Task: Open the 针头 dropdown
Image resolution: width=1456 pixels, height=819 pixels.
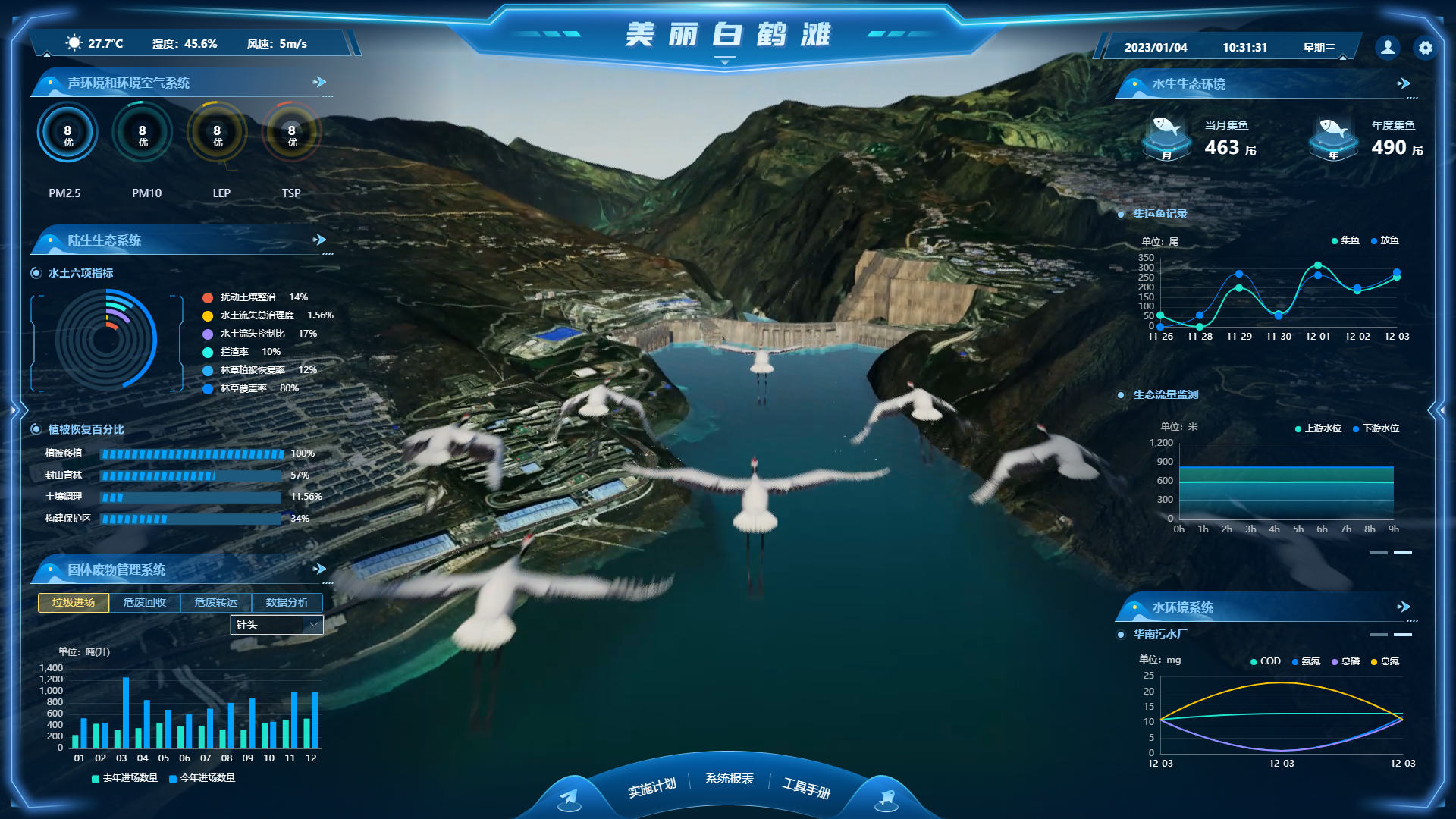Action: pyautogui.click(x=277, y=625)
